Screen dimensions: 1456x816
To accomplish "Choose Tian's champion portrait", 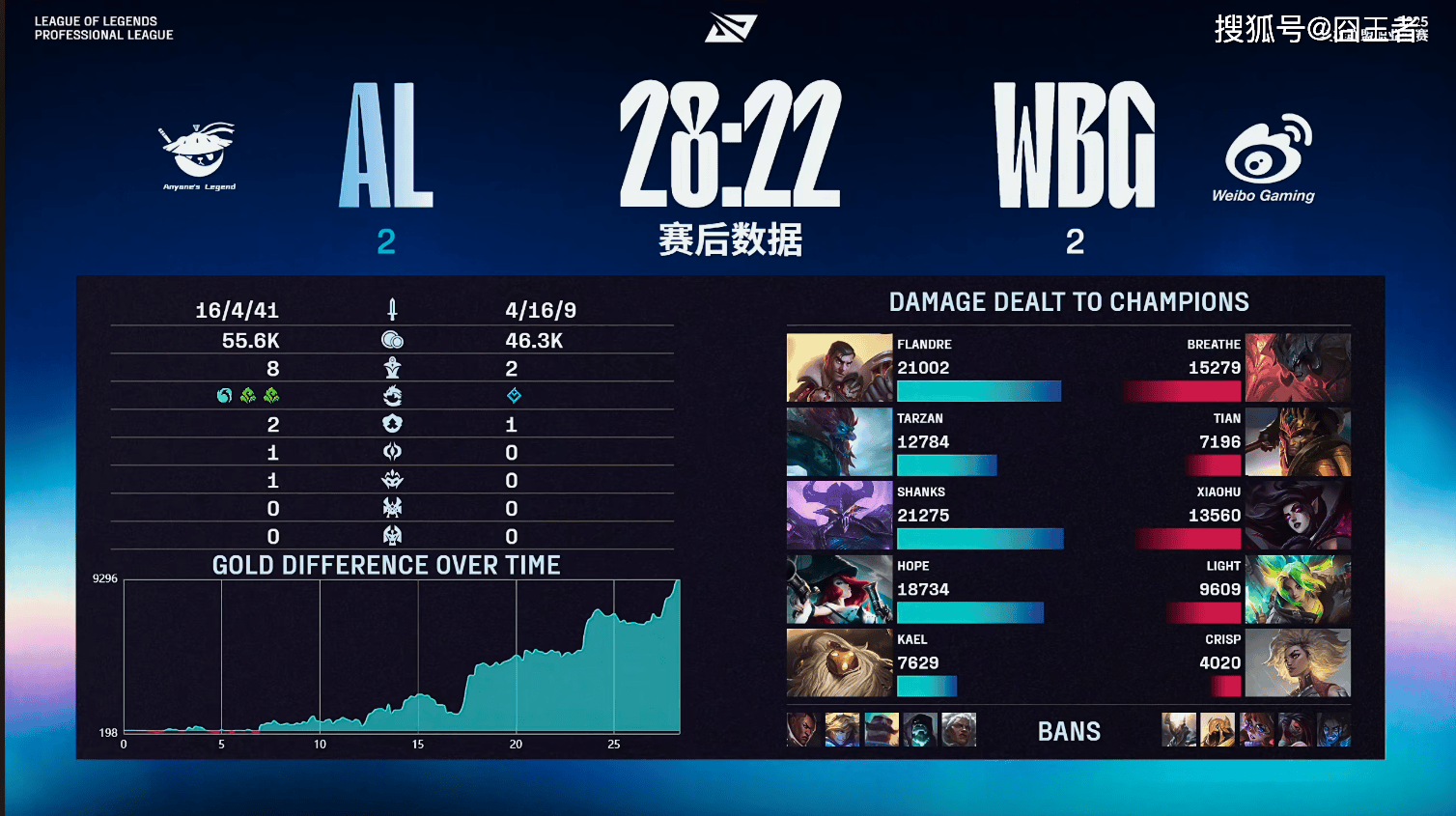I will coord(1298,442).
